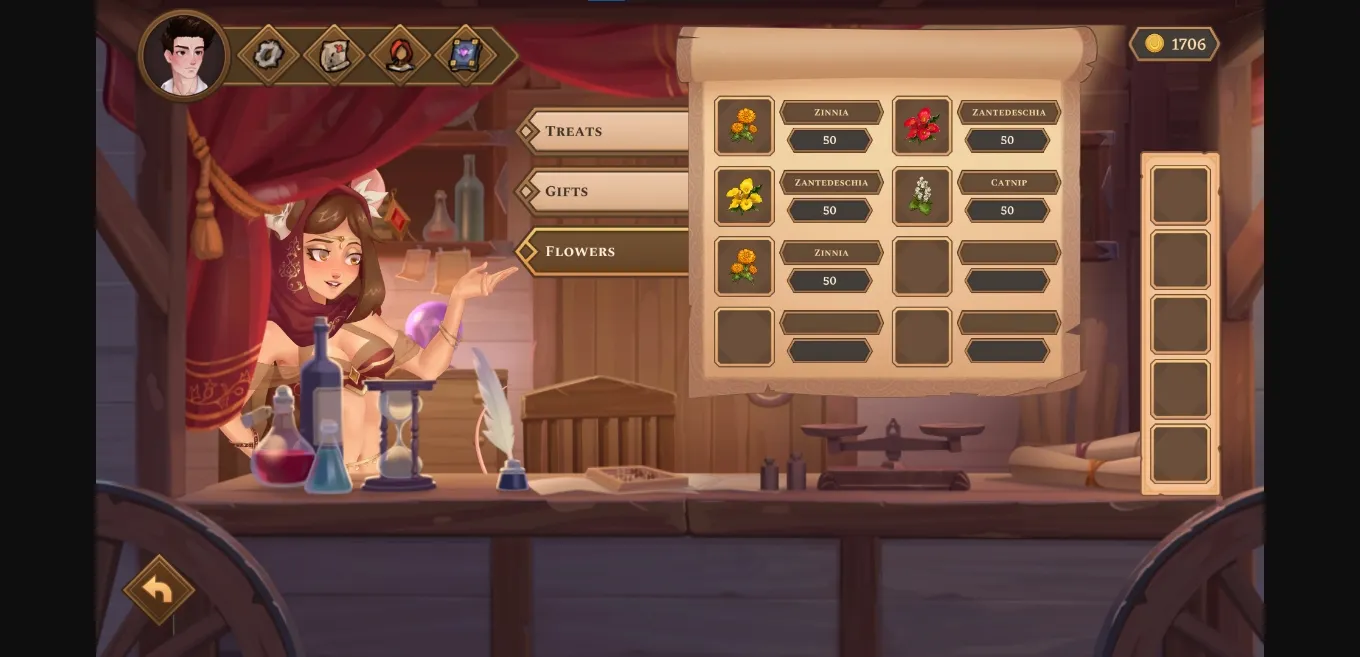The width and height of the screenshot is (1360, 657).
Task: Buy the red Zantedeschia for 50
Action: click(1007, 141)
